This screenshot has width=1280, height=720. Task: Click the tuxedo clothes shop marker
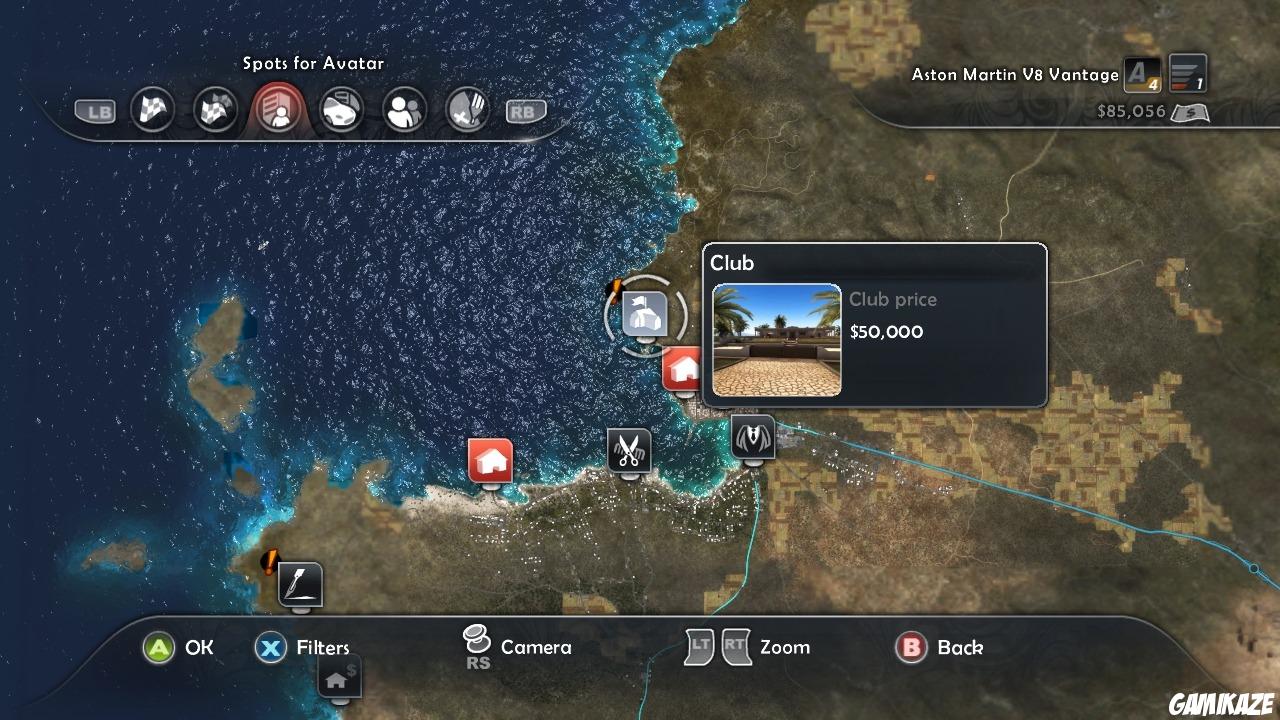(752, 437)
